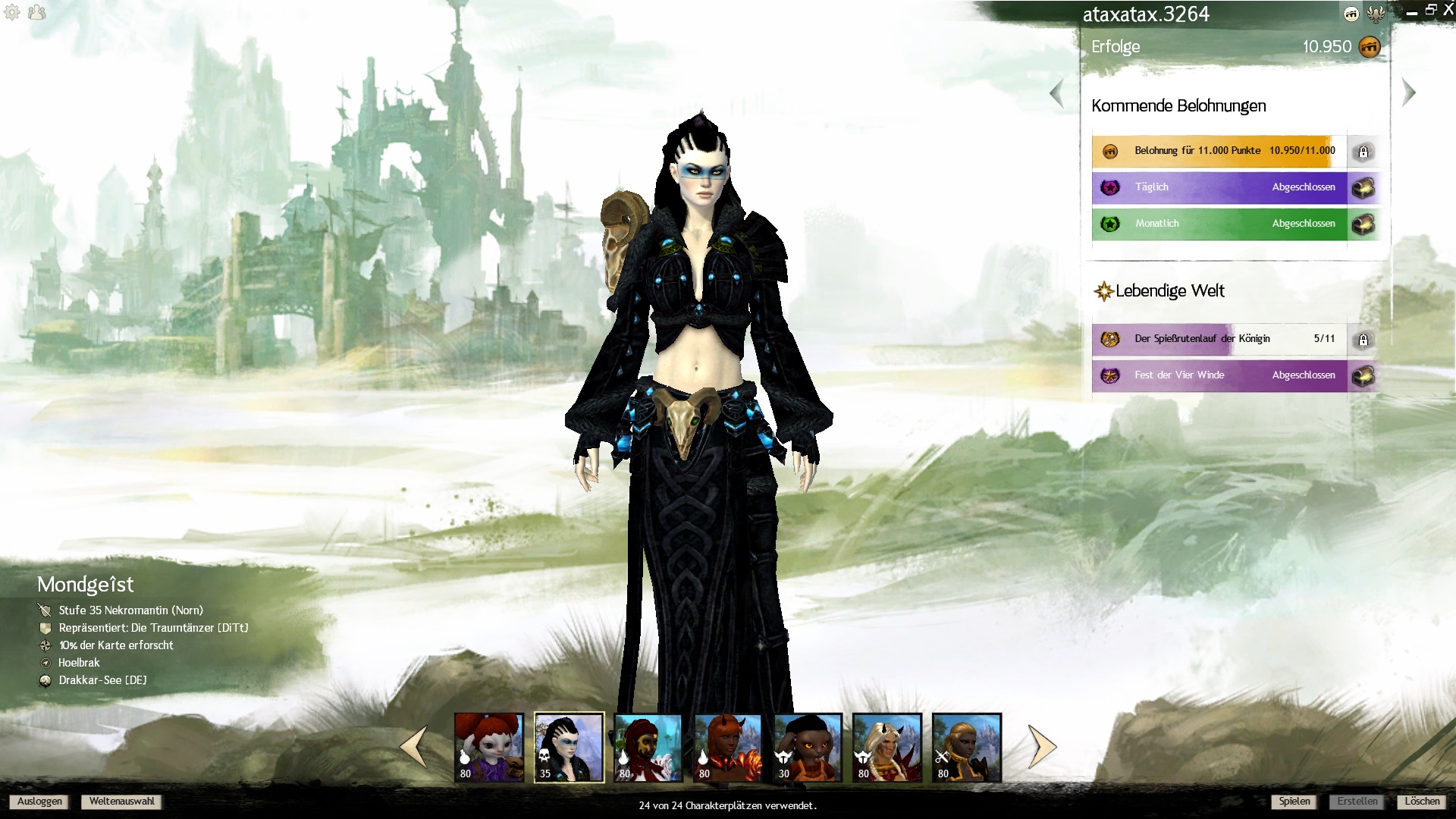Minimize the game window
This screenshot has width=1456, height=819.
[x=1411, y=12]
